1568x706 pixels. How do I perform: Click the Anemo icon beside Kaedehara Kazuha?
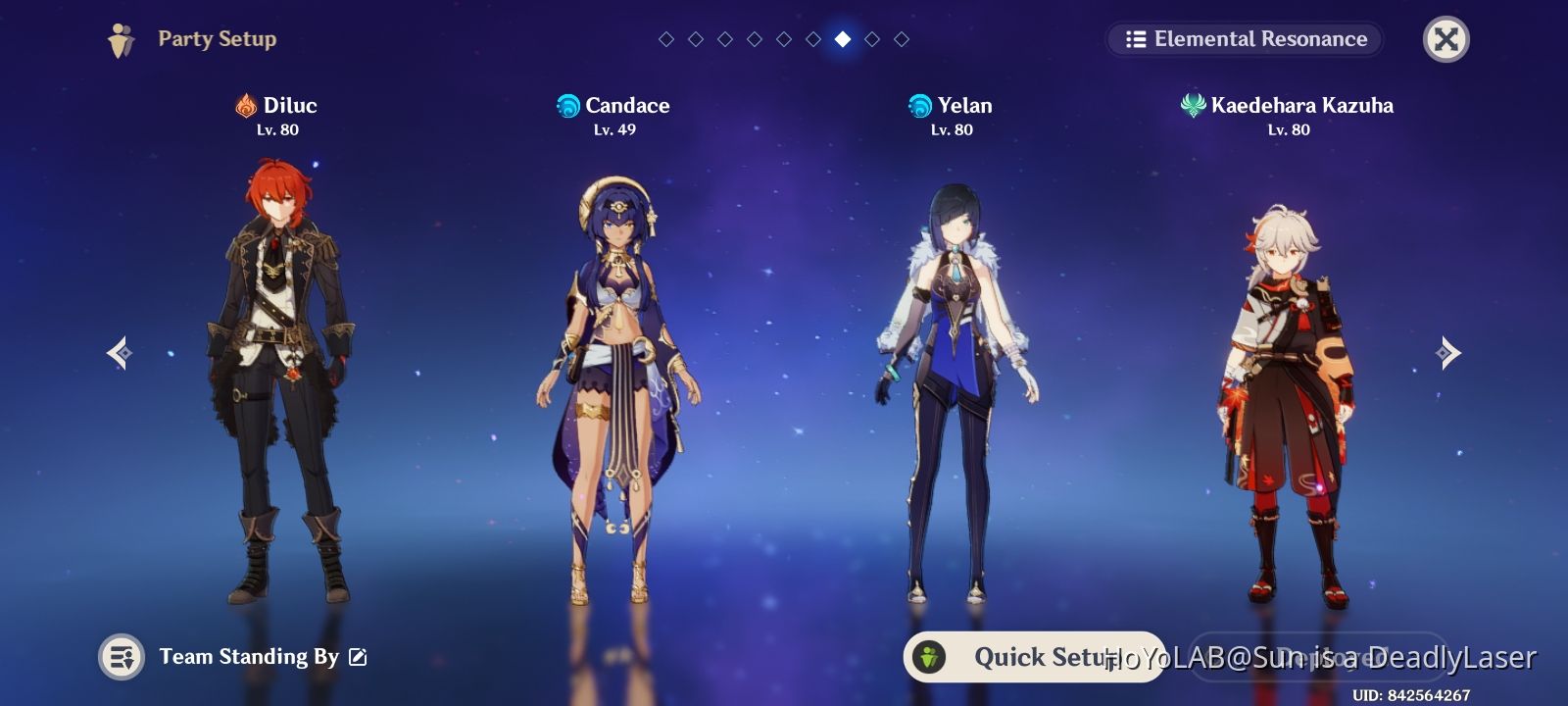click(x=1192, y=106)
